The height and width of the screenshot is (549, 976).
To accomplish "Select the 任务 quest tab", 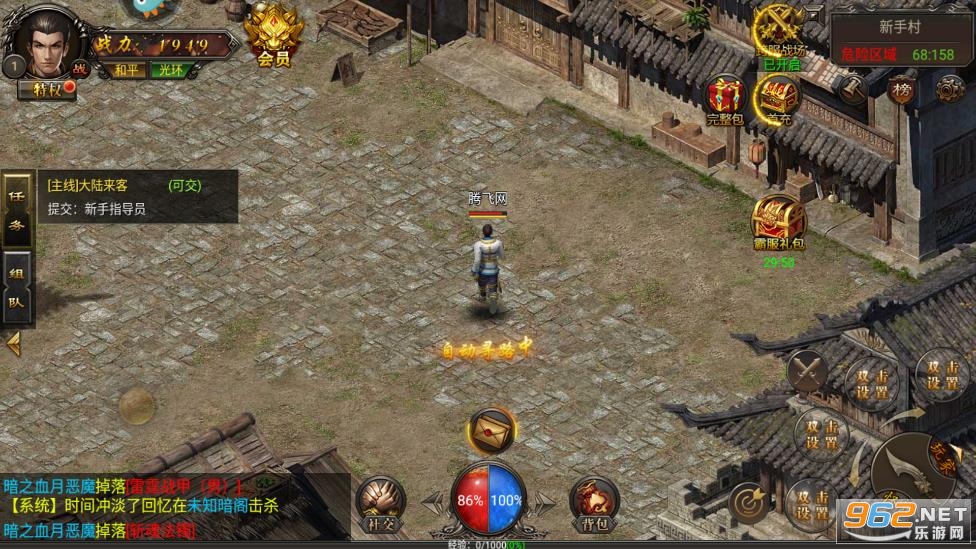I will point(17,211).
